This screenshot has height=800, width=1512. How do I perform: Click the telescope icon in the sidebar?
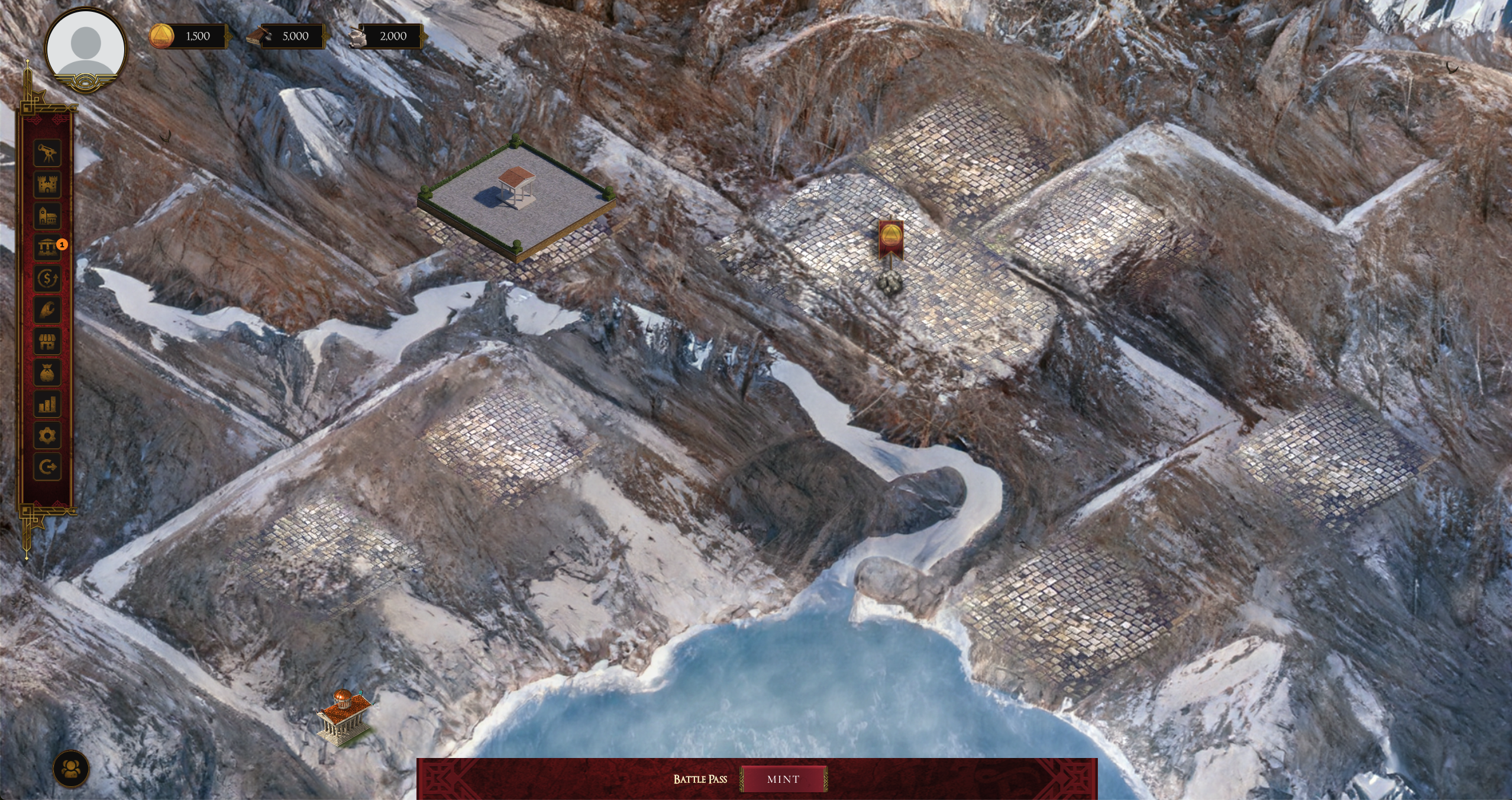pos(47,153)
